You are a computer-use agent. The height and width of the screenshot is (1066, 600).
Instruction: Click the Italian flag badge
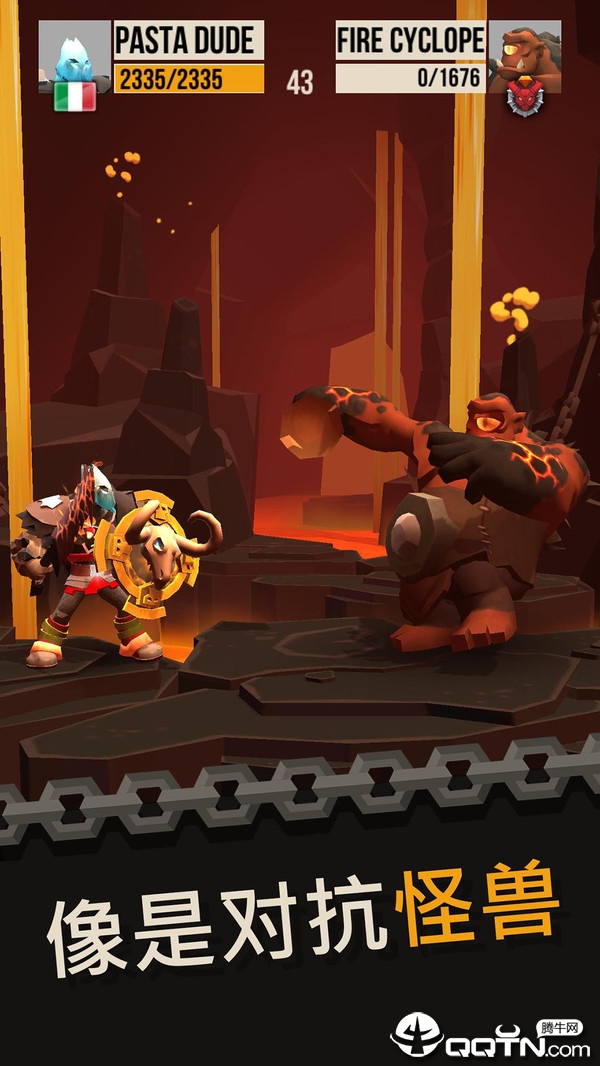coord(75,97)
